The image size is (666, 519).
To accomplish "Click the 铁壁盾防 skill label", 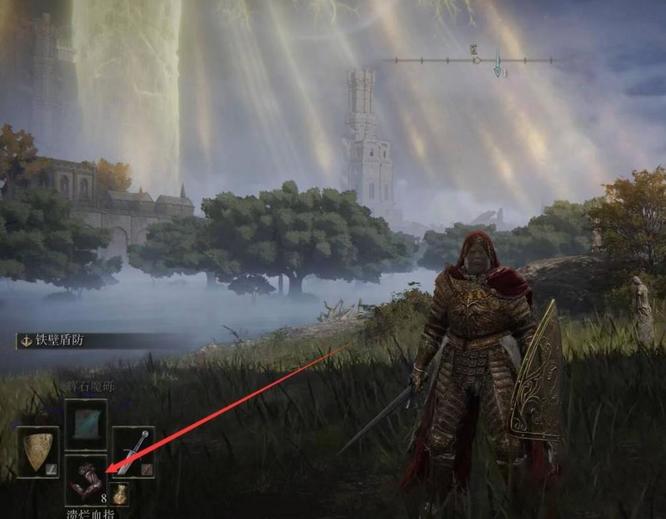I will coord(62,340).
